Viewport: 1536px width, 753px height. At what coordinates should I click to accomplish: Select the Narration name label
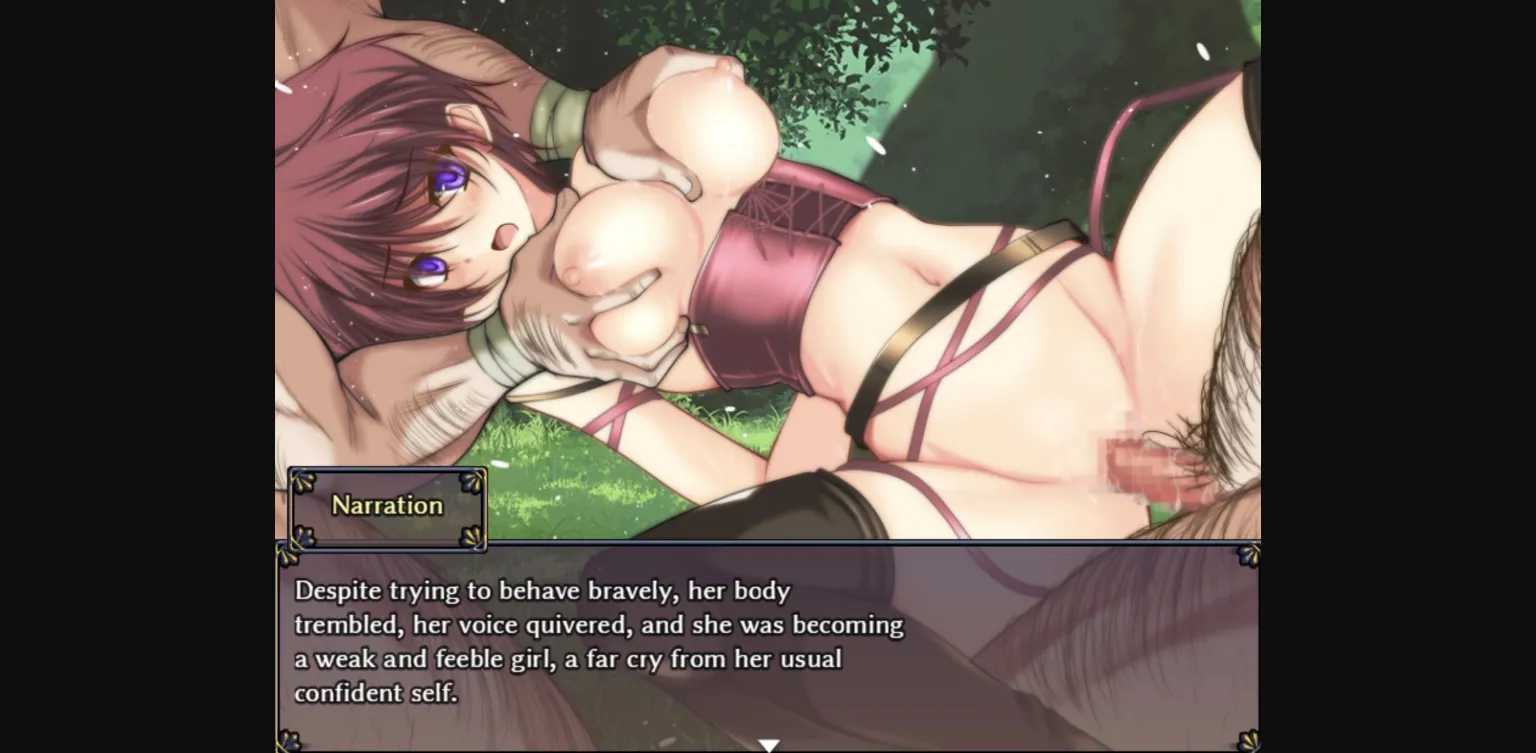386,506
